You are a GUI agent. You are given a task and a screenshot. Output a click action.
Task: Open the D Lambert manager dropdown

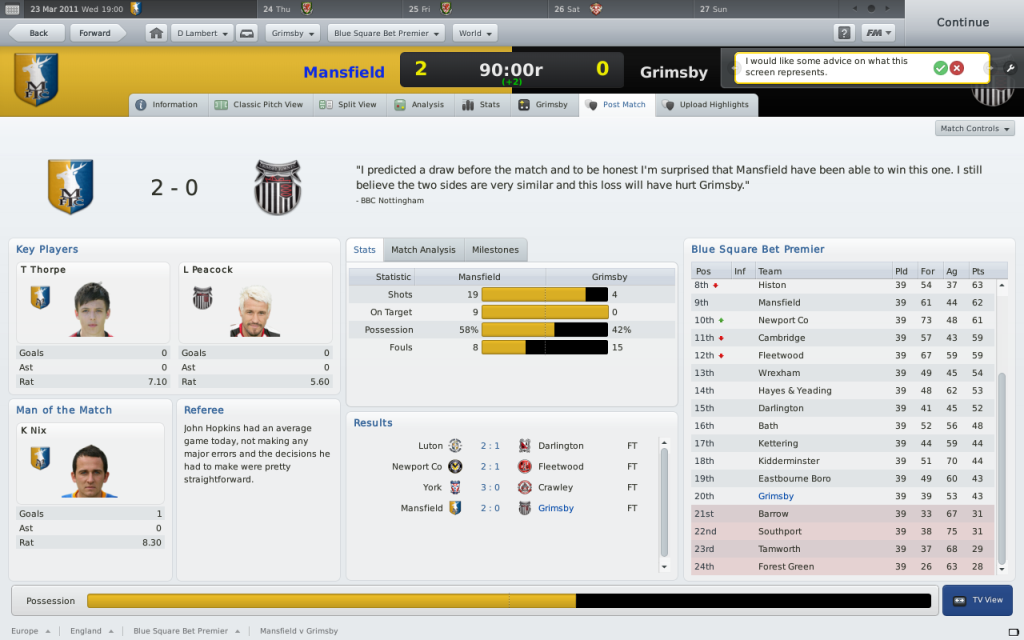pyautogui.click(x=202, y=33)
